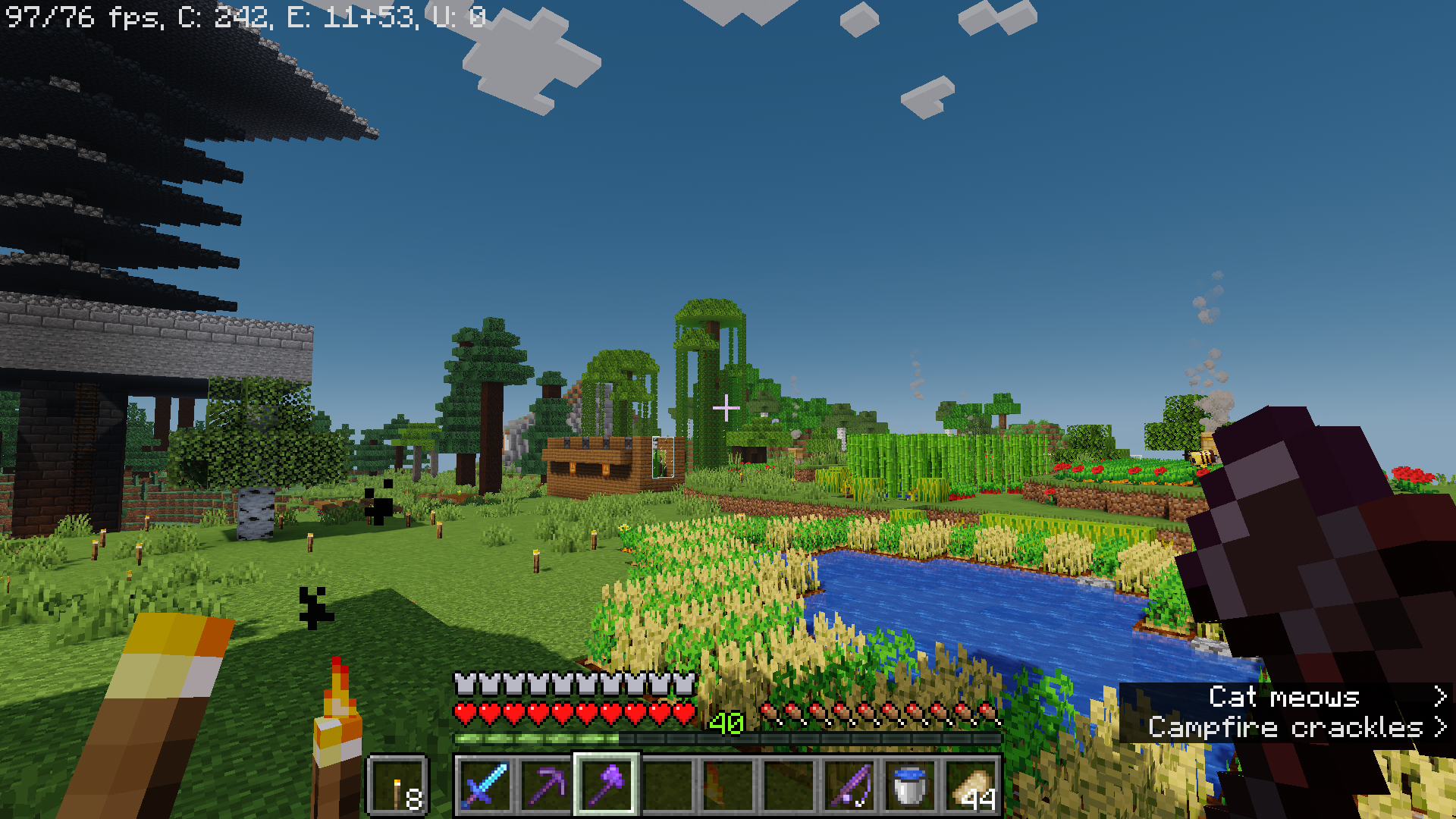Select the stack of 44 bread
This screenshot has height=819, width=1456.
pyautogui.click(x=973, y=789)
